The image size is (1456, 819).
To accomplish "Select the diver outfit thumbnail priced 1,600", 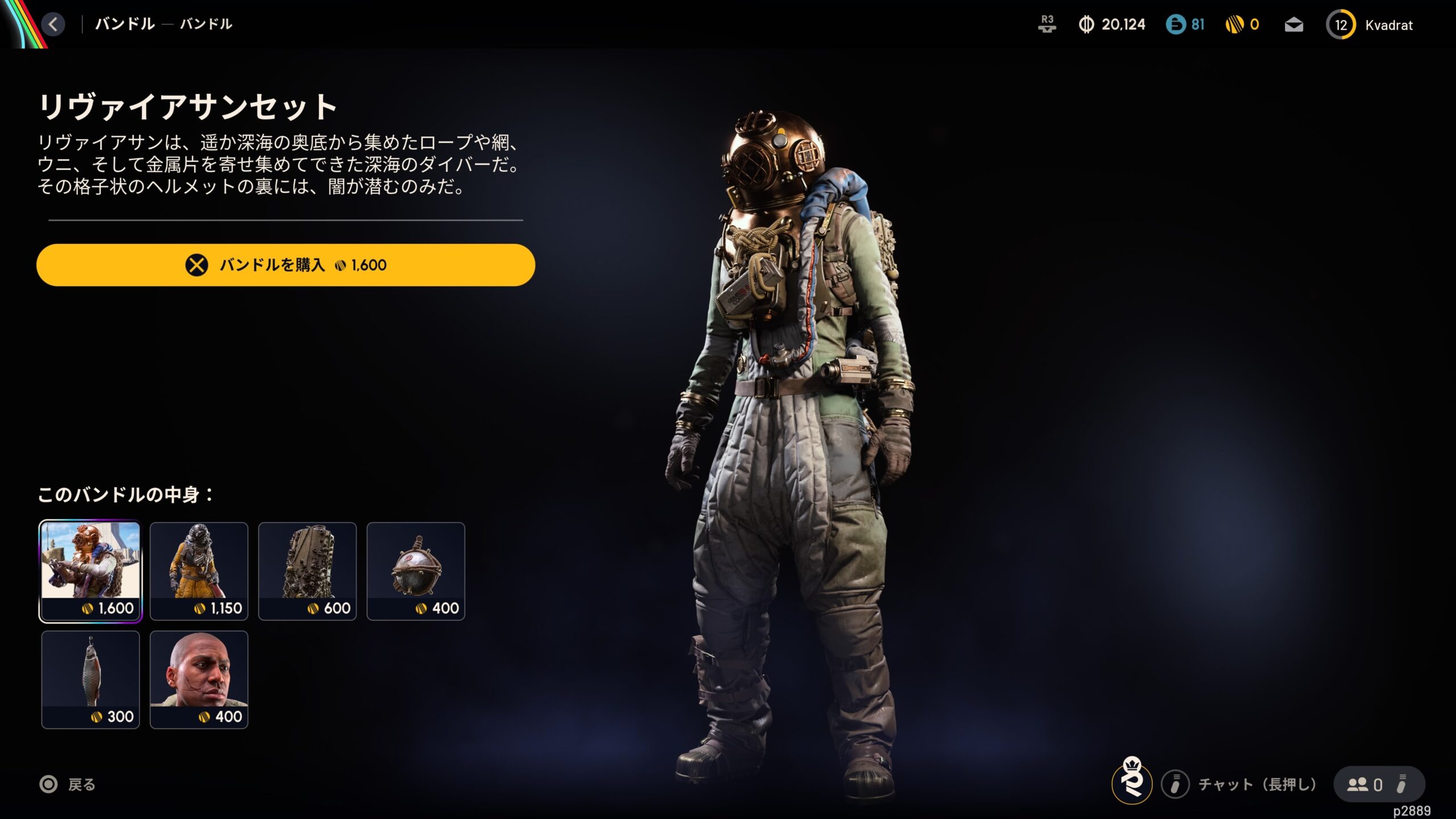I will [x=90, y=571].
